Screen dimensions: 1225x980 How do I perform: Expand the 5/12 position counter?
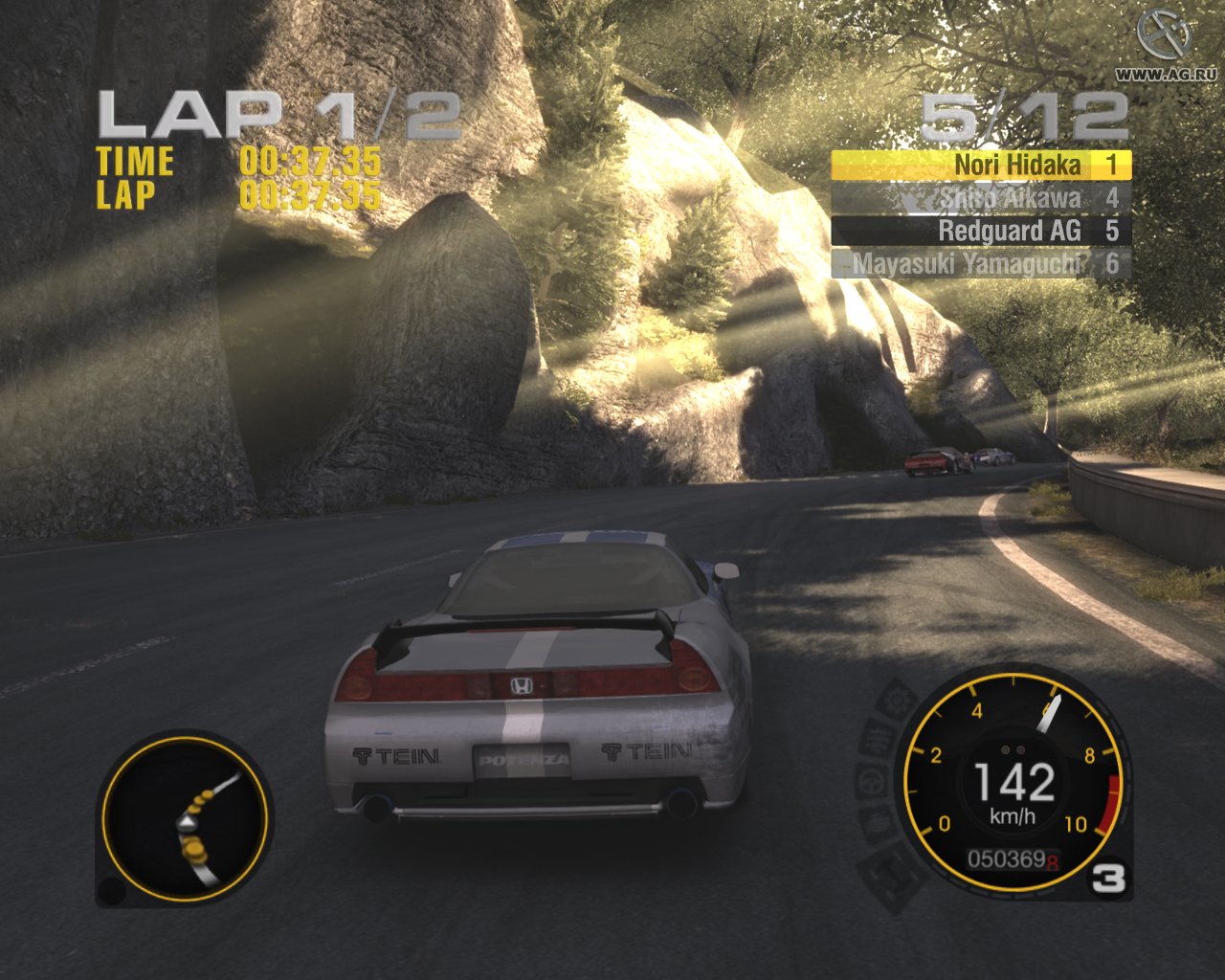pyautogui.click(x=1022, y=115)
